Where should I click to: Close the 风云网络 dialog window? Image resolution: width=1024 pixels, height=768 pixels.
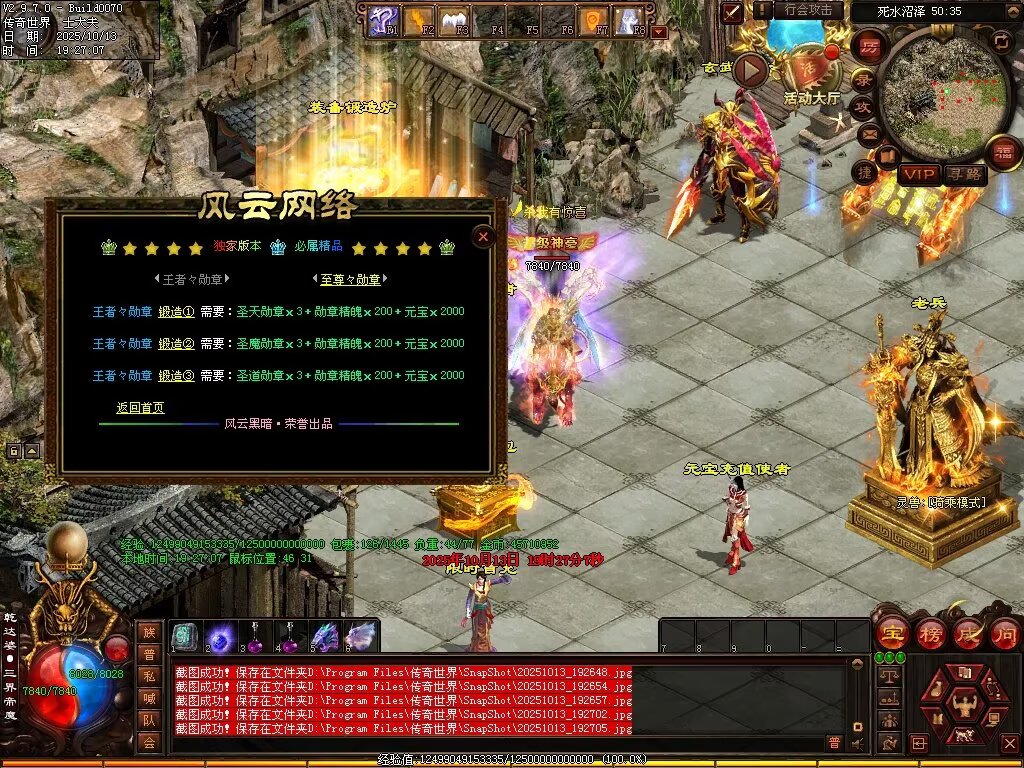pos(483,236)
